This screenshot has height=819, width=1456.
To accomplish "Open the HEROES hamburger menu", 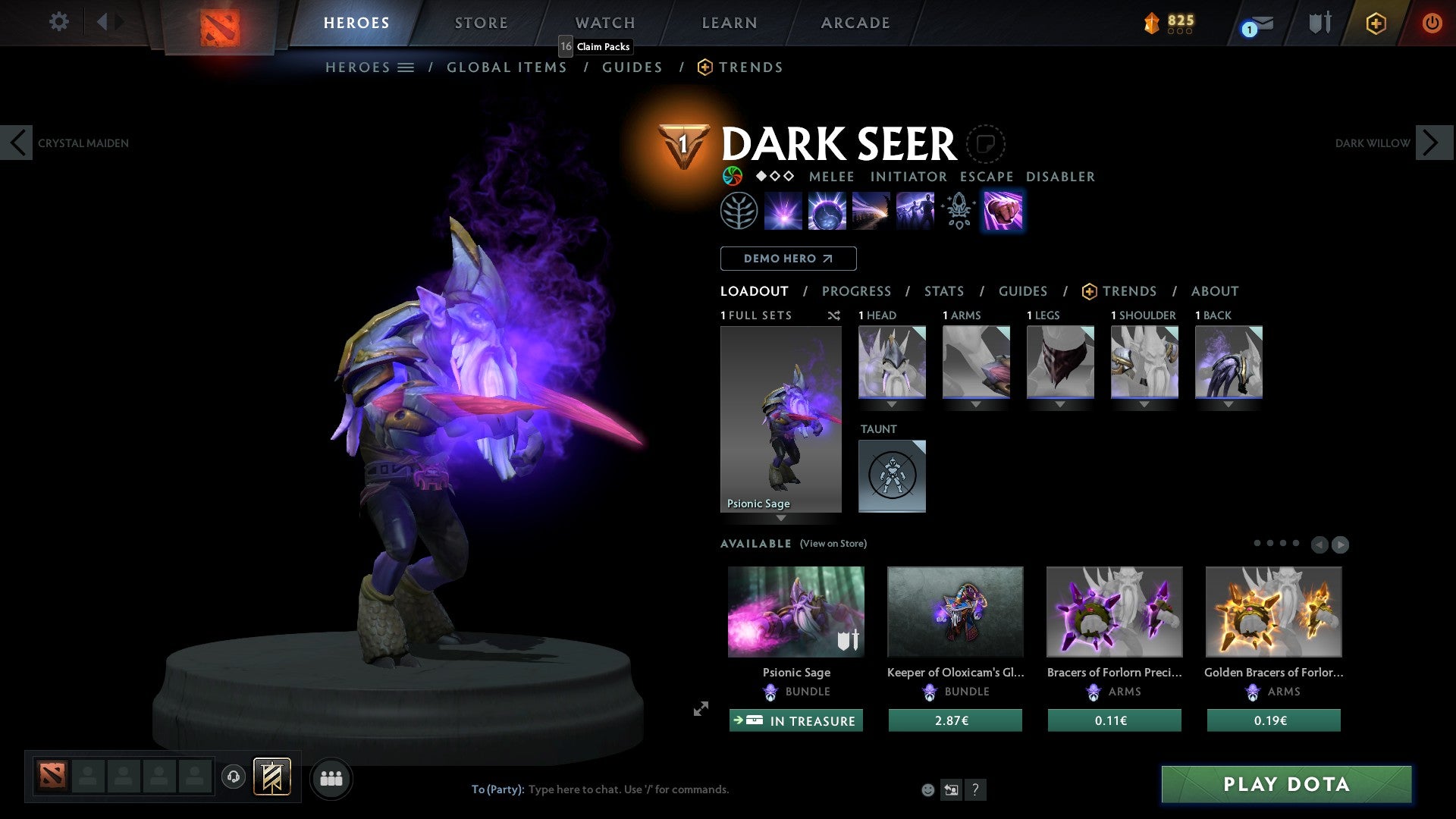I will point(407,67).
